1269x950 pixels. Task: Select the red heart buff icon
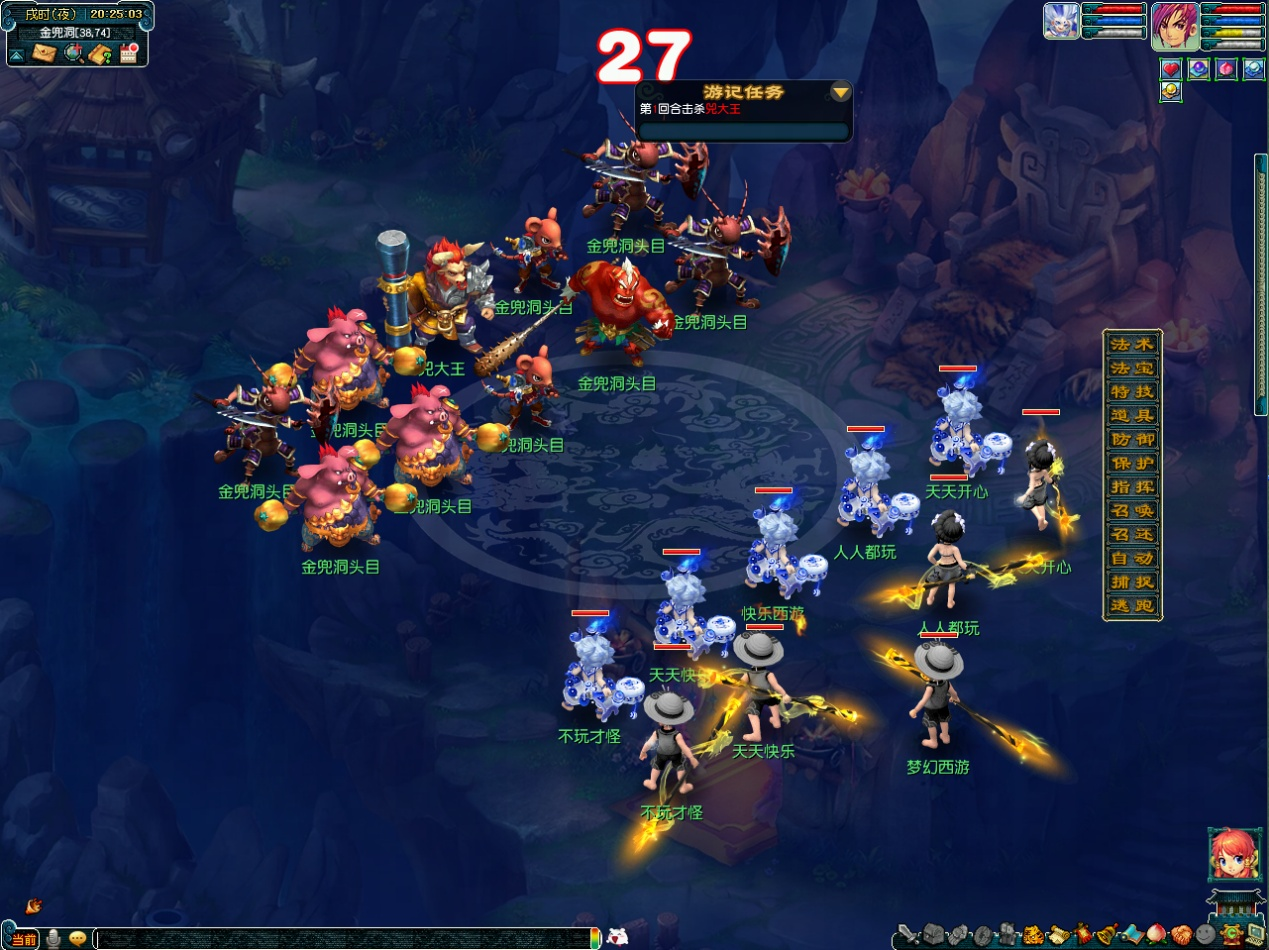point(1170,69)
